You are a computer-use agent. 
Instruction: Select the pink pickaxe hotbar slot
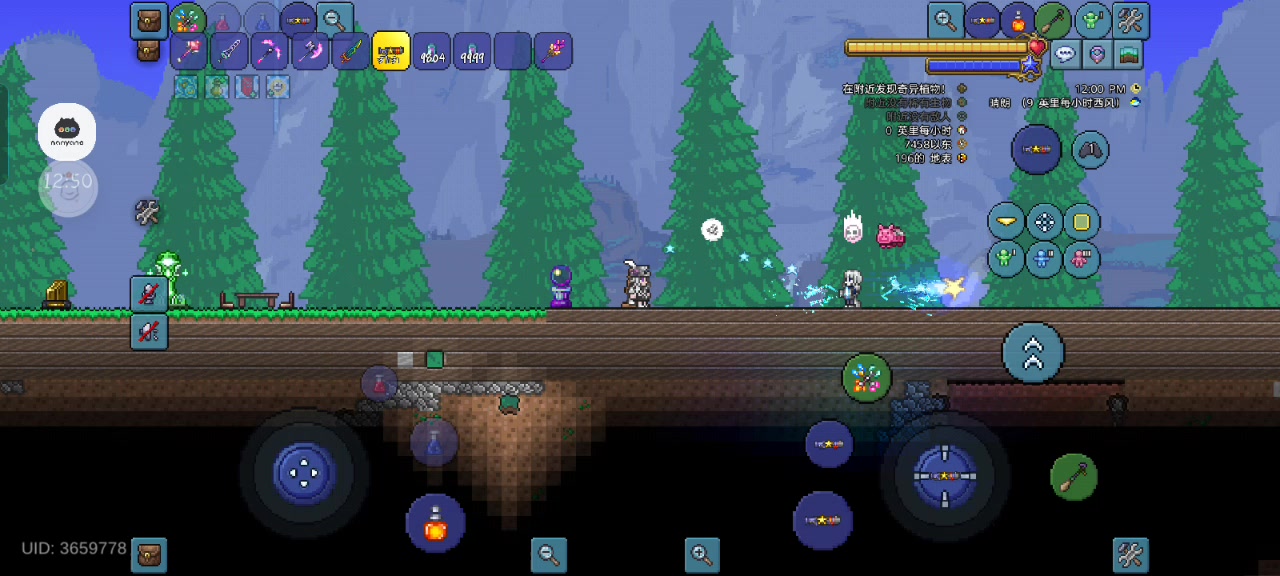coord(270,51)
